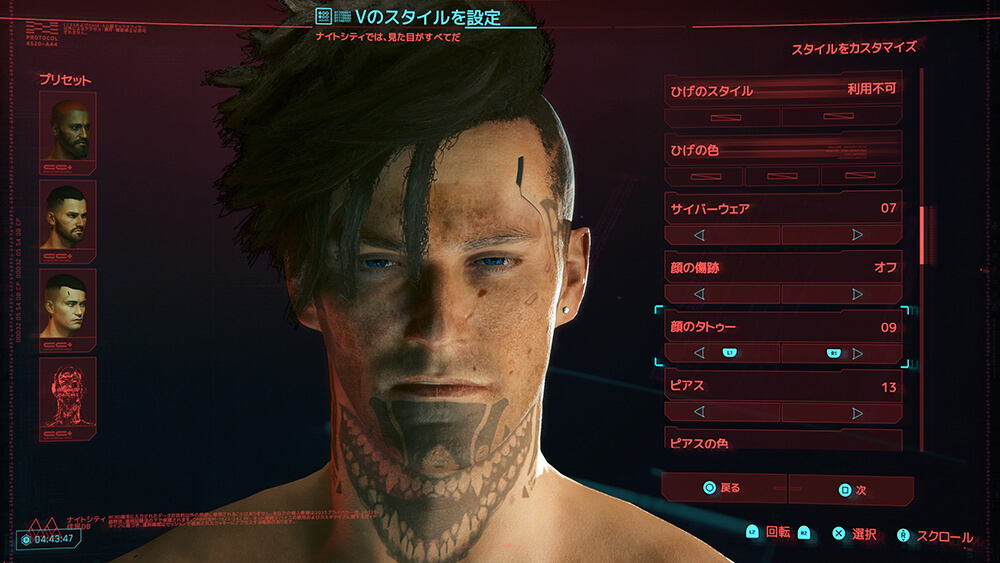This screenshot has width=1000, height=563.
Task: Show previous cyberware option
Action: [x=722, y=235]
